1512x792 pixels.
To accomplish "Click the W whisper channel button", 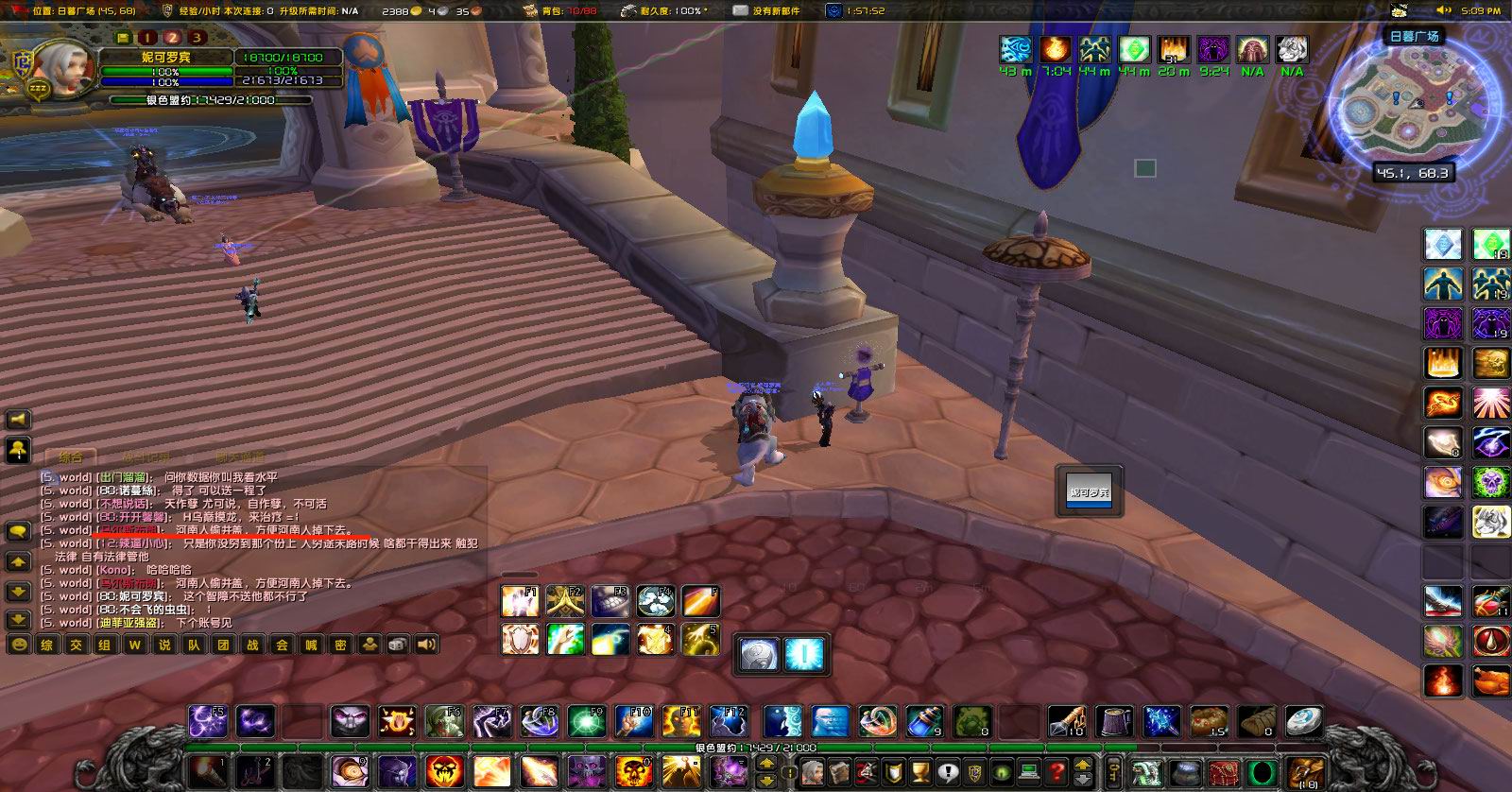I will pyautogui.click(x=133, y=645).
